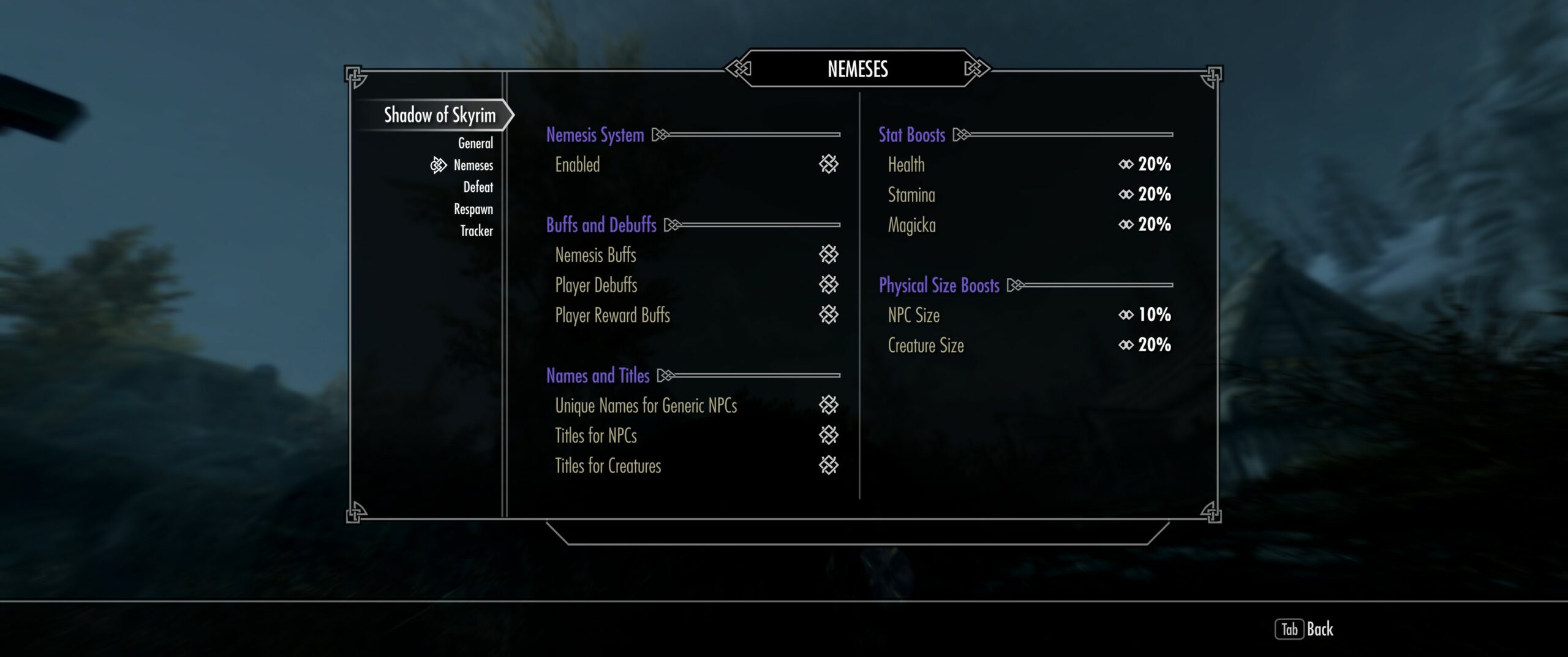Toggle Nemesis Buffs setting
Viewport: 1568px width, 657px height.
point(828,254)
